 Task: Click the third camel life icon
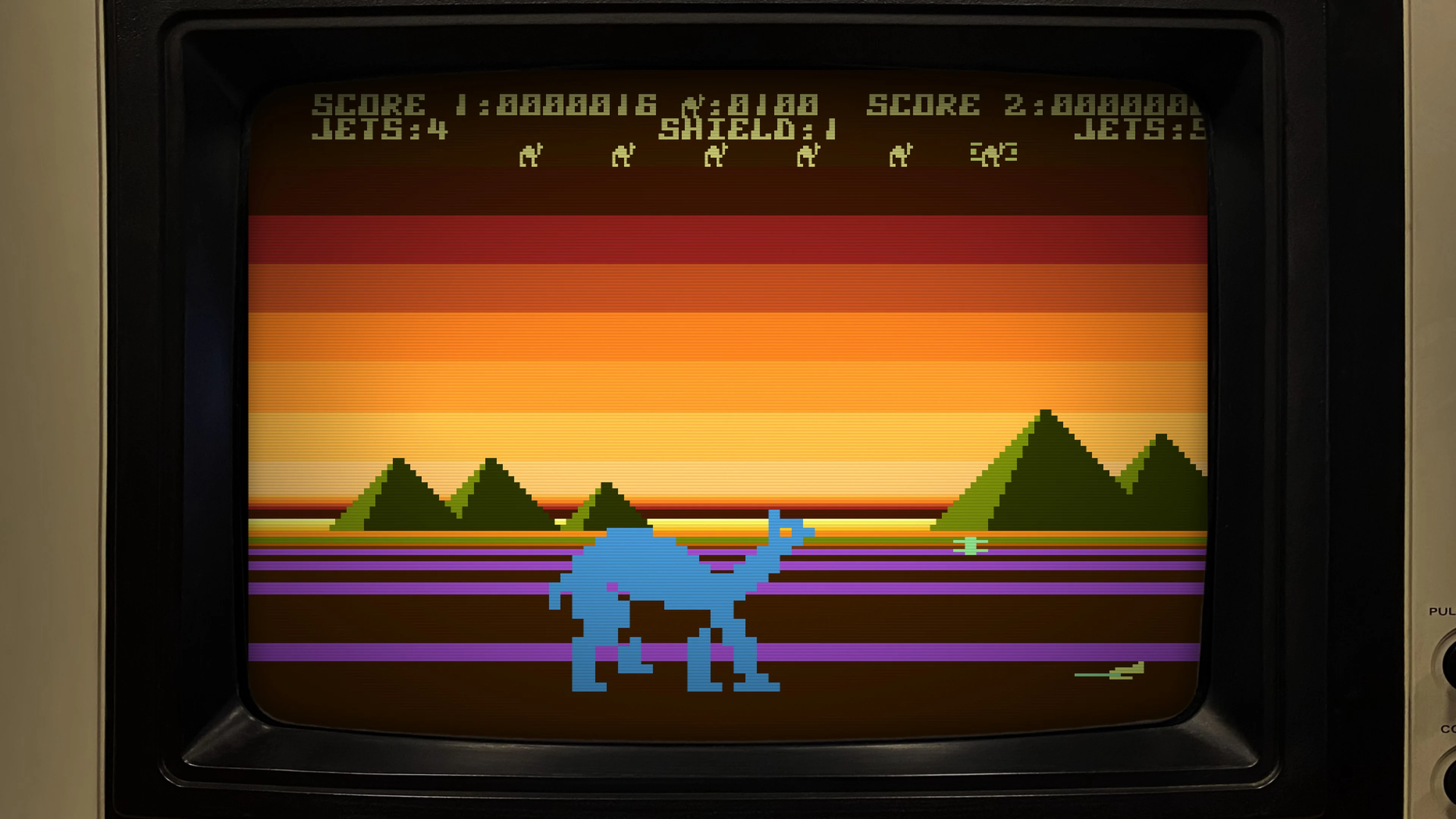[x=715, y=155]
